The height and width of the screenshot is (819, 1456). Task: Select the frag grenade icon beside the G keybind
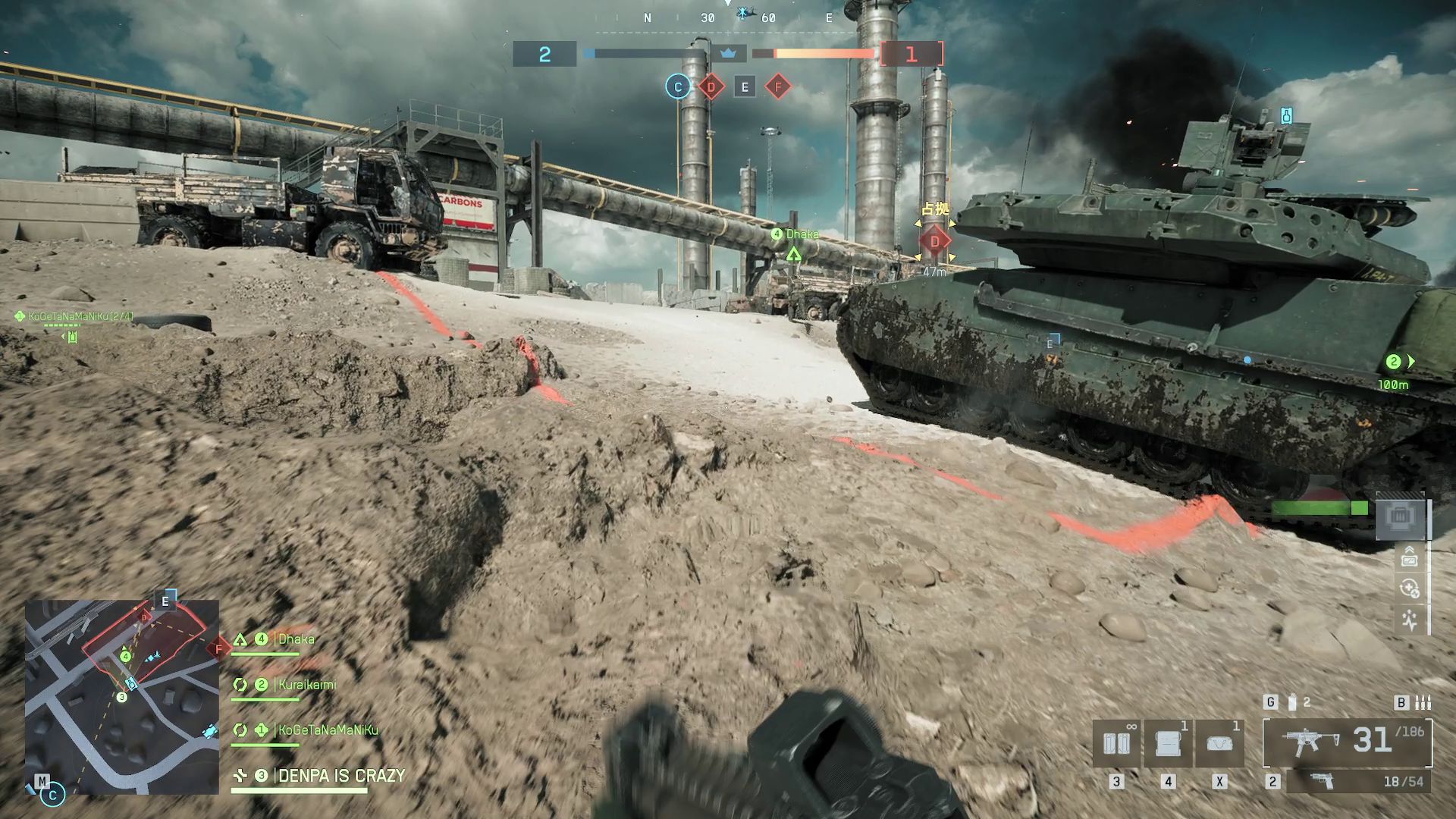click(x=1292, y=703)
